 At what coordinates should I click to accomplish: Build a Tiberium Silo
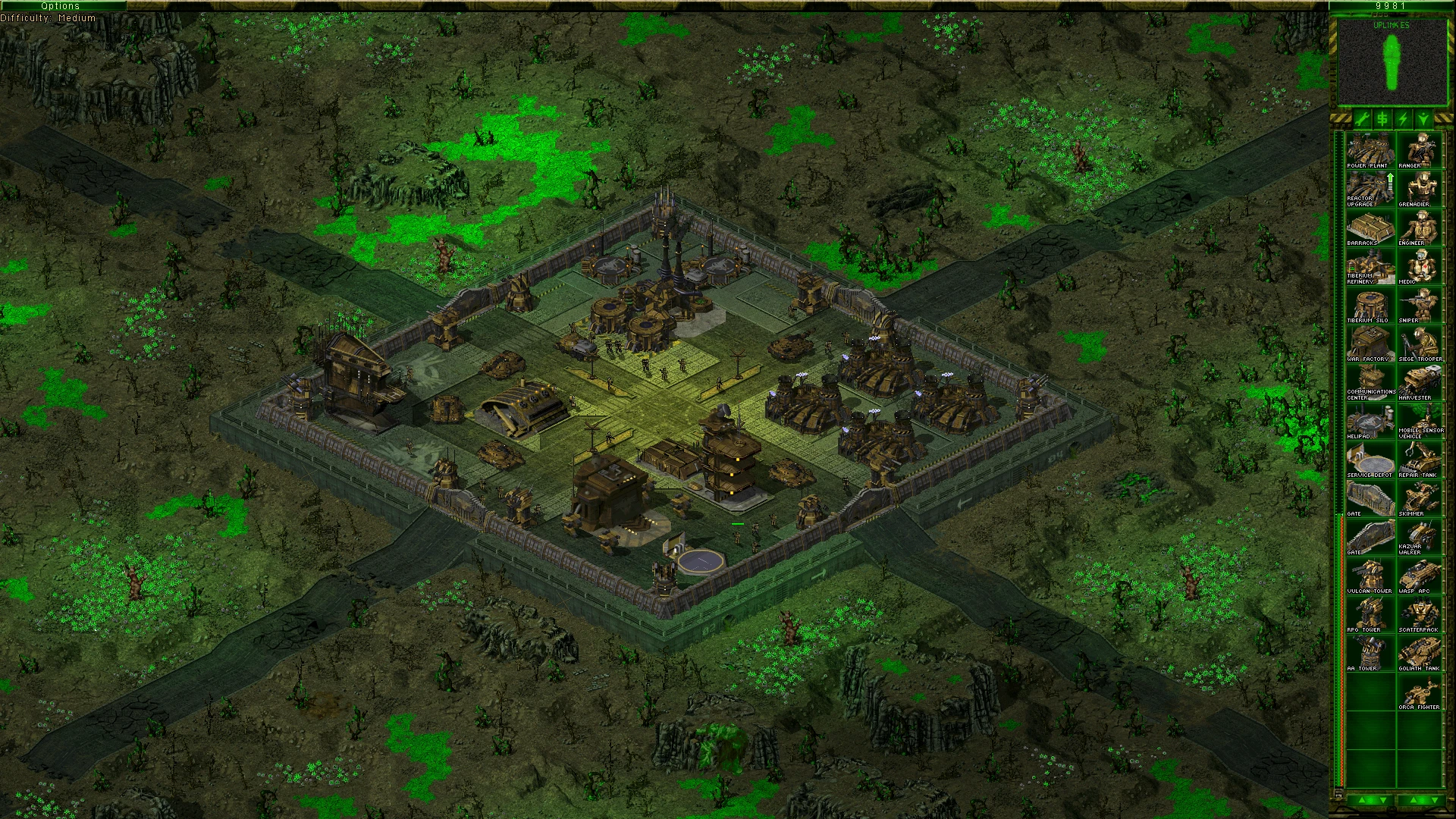click(x=1370, y=305)
